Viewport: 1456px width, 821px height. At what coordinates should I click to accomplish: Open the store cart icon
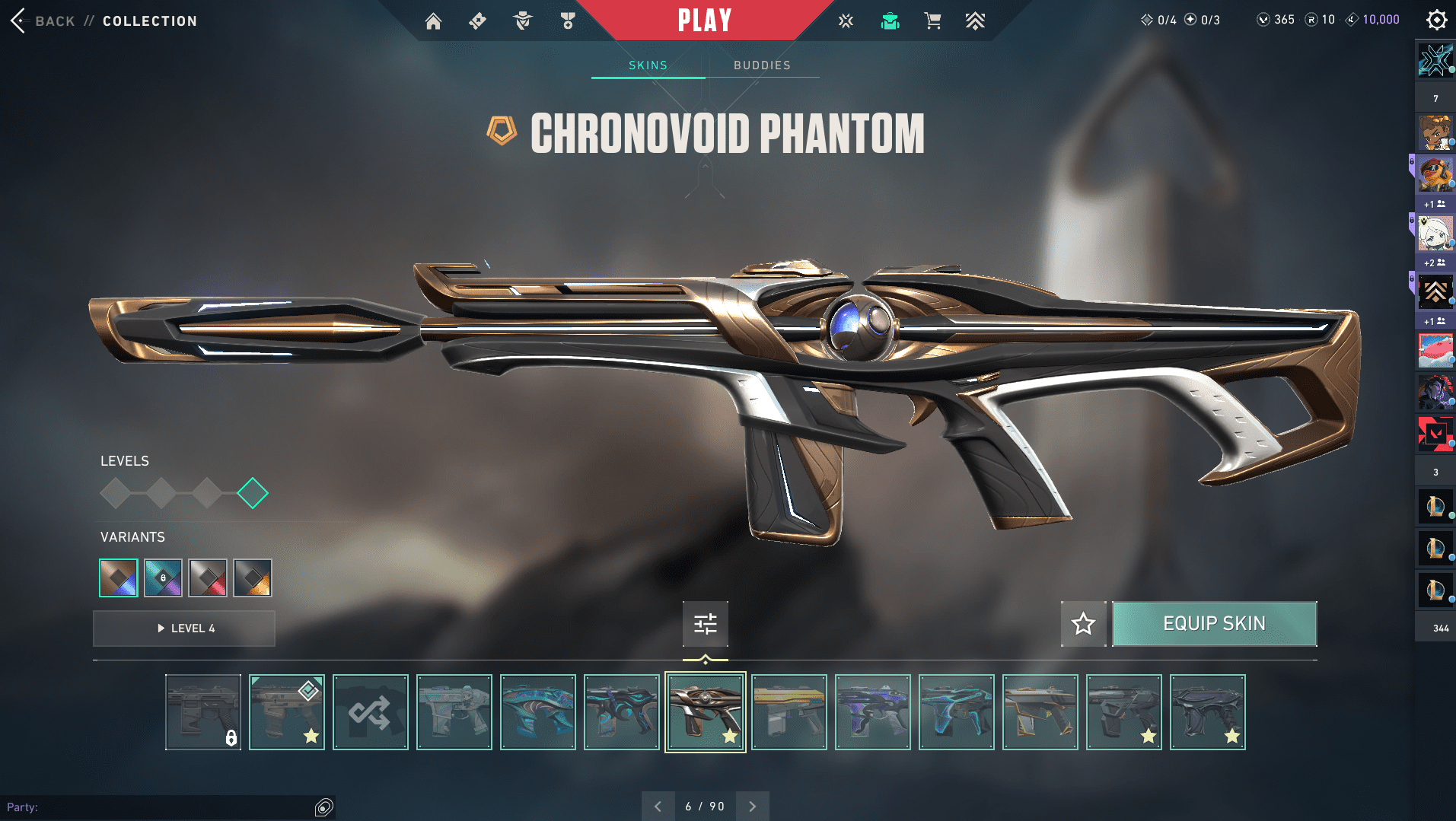[932, 21]
